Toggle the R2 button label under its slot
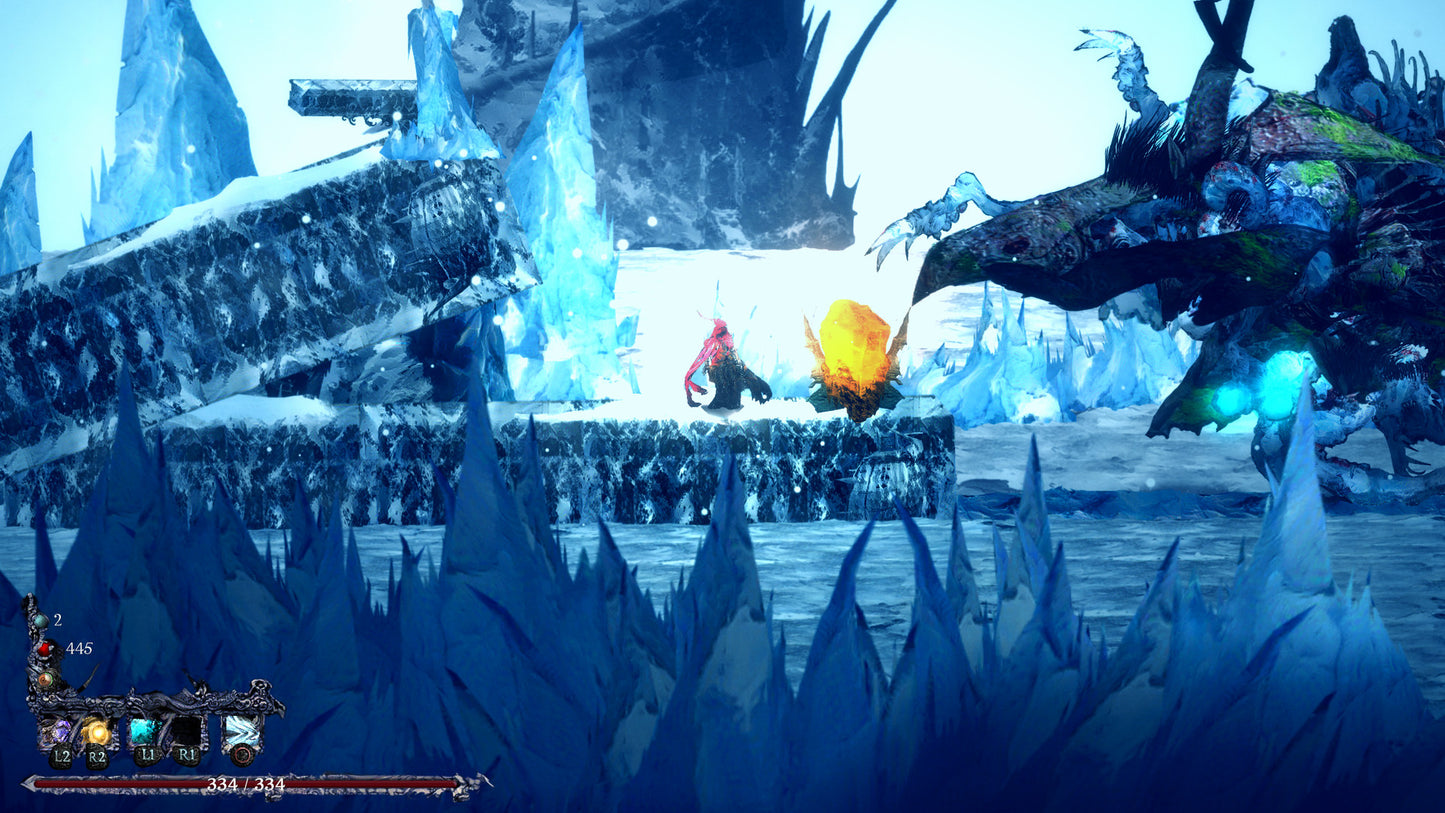 (98, 756)
